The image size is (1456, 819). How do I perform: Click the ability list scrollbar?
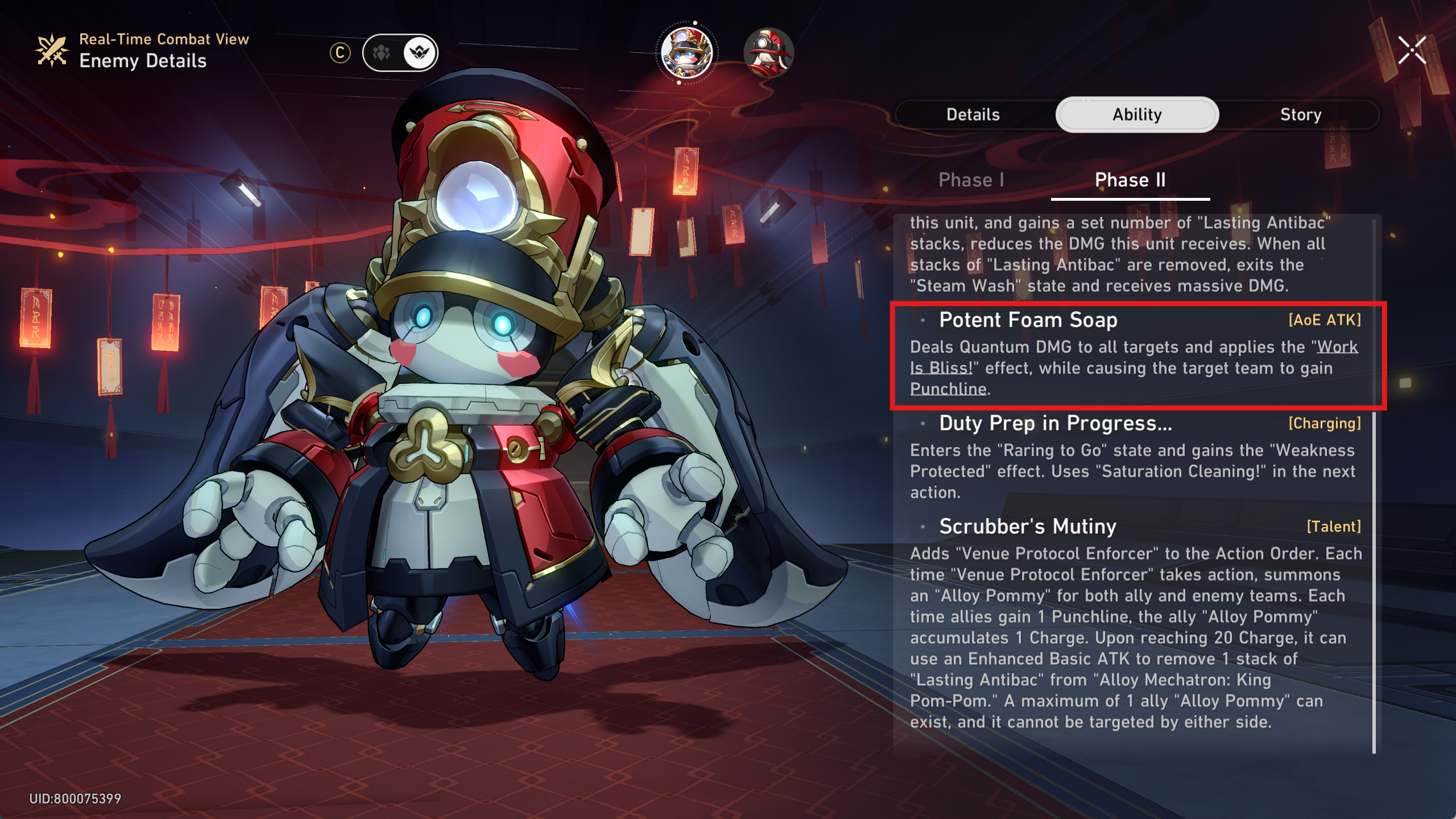pos(1374,512)
